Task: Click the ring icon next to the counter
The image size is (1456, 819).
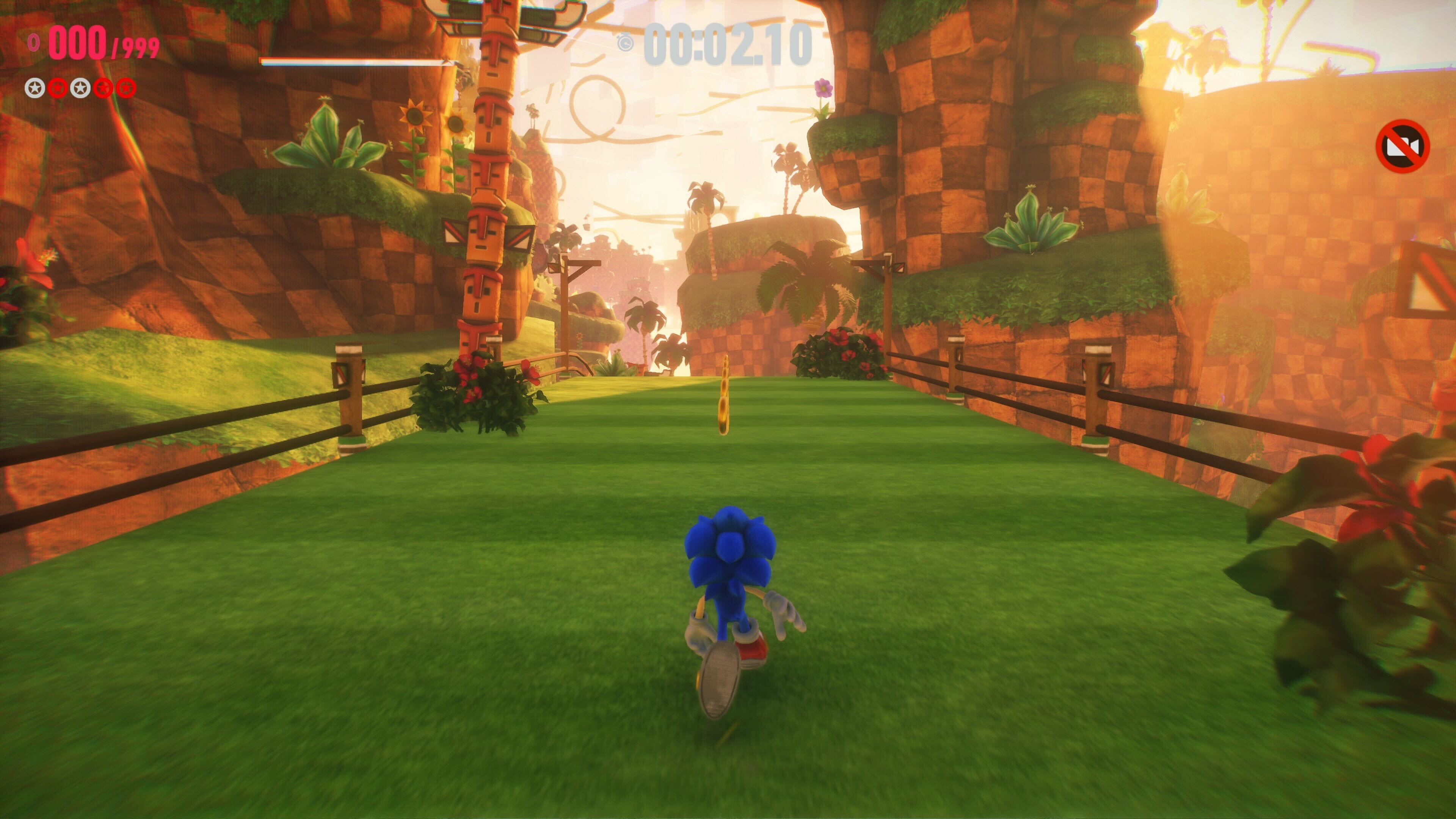Action: (x=34, y=42)
